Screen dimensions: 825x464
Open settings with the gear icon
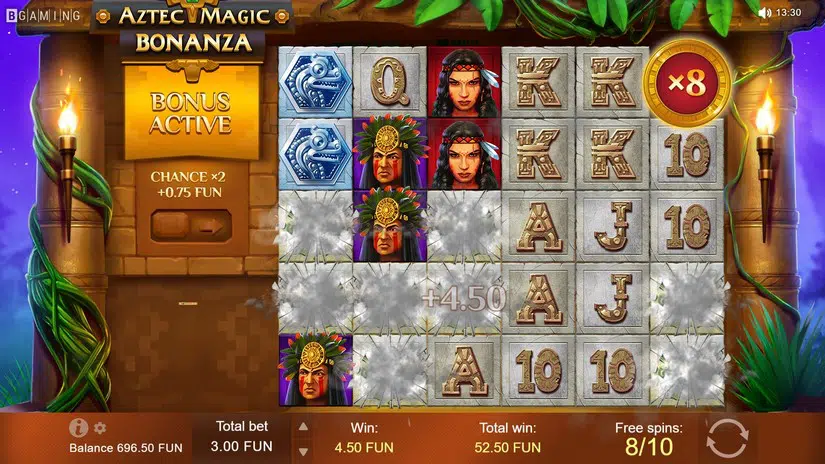tap(100, 428)
